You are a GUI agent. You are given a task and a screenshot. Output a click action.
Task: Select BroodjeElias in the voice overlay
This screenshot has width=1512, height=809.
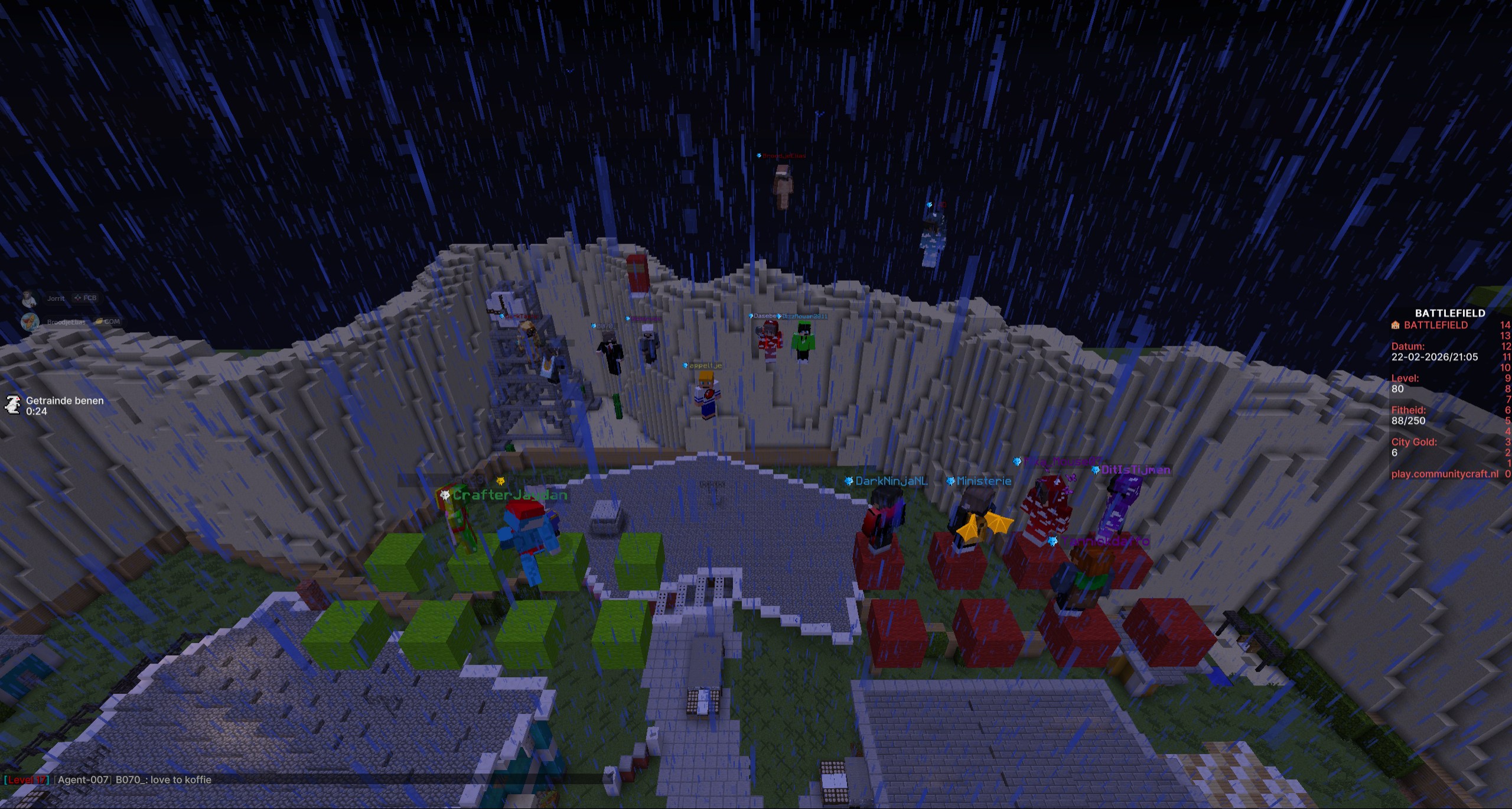pyautogui.click(x=66, y=322)
